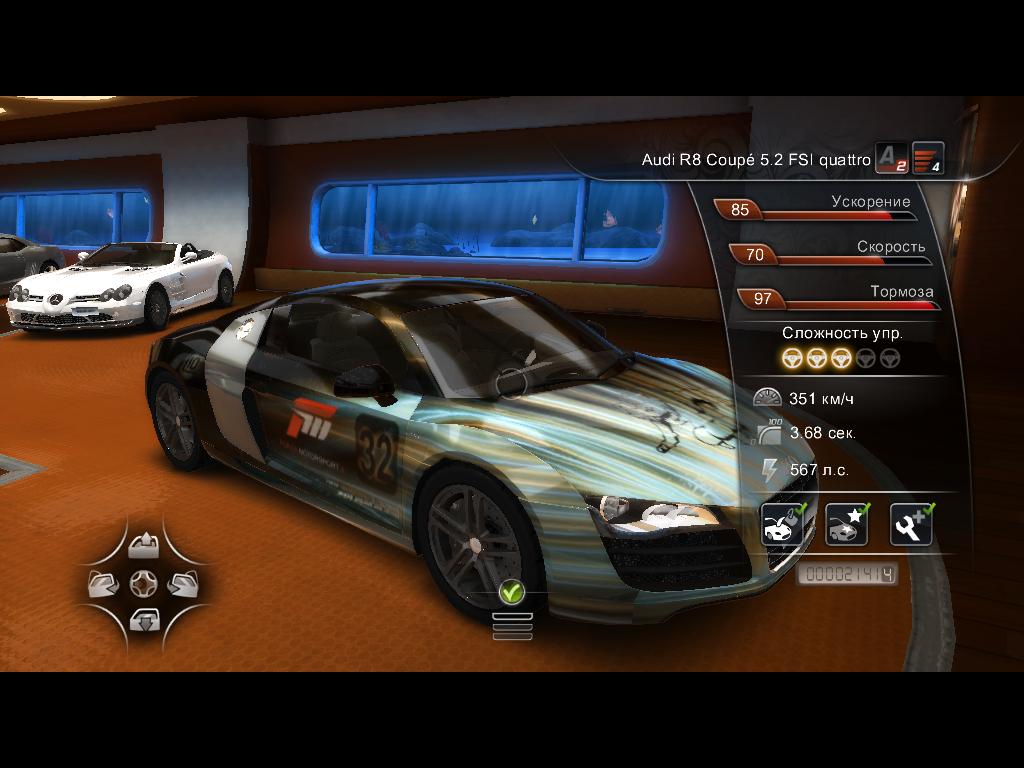This screenshot has height=768, width=1024.
Task: Open the wrench tuning upgrade icon
Action: point(910,525)
